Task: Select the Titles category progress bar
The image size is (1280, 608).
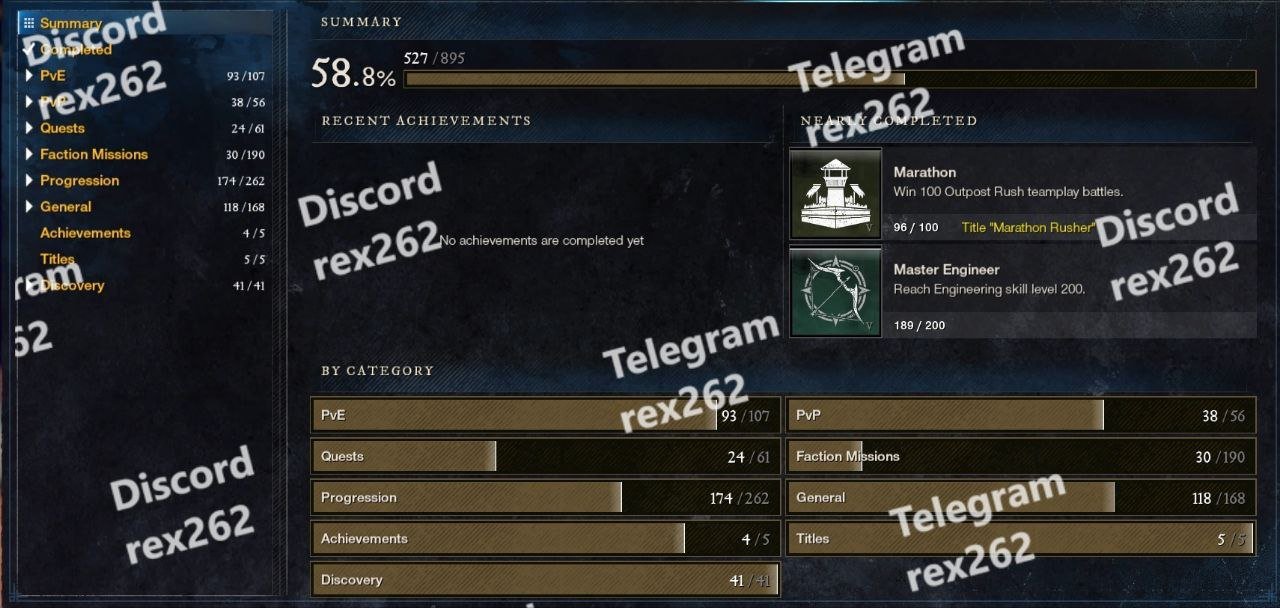Action: point(1021,539)
